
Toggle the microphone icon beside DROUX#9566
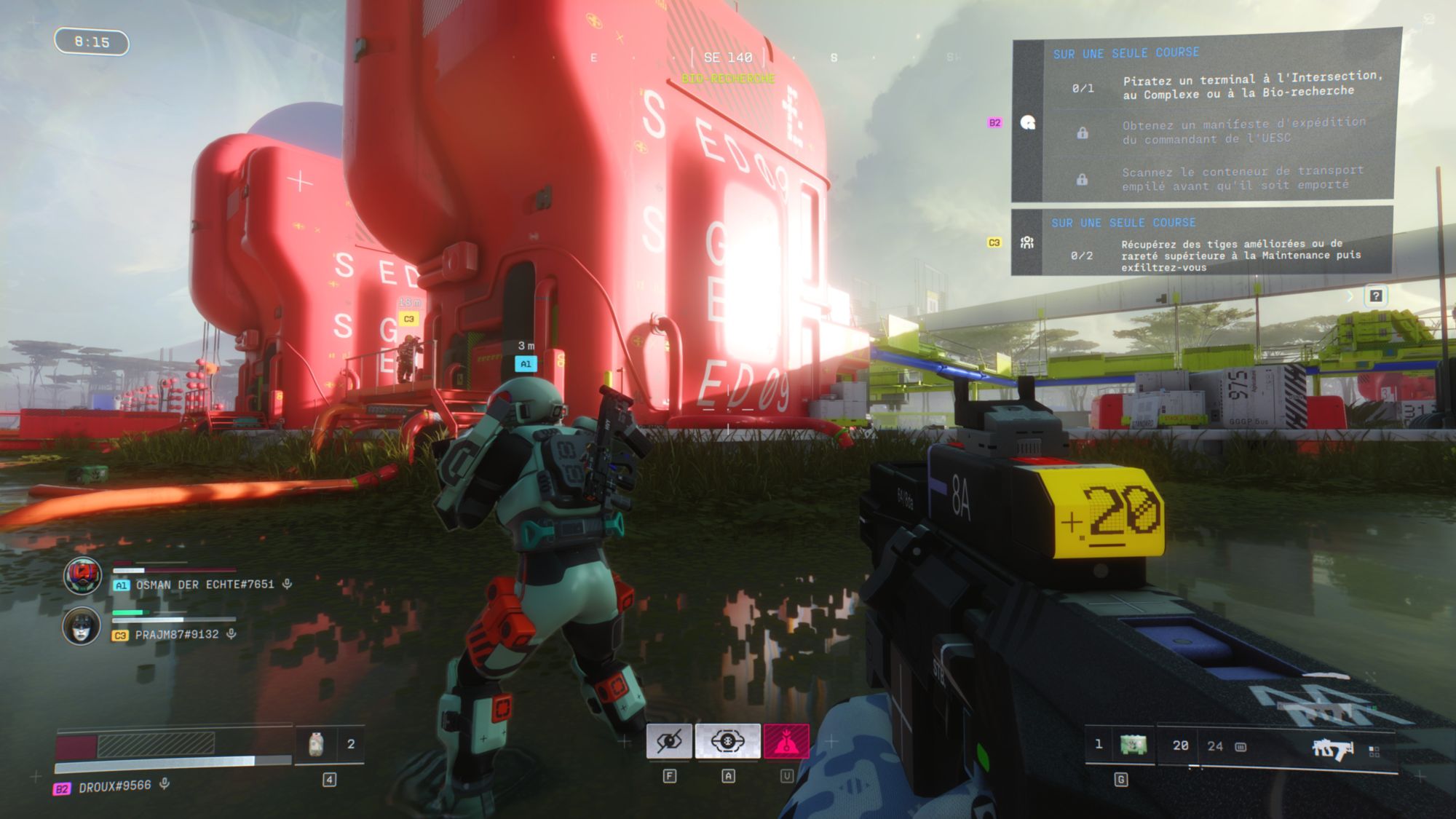[x=165, y=784]
